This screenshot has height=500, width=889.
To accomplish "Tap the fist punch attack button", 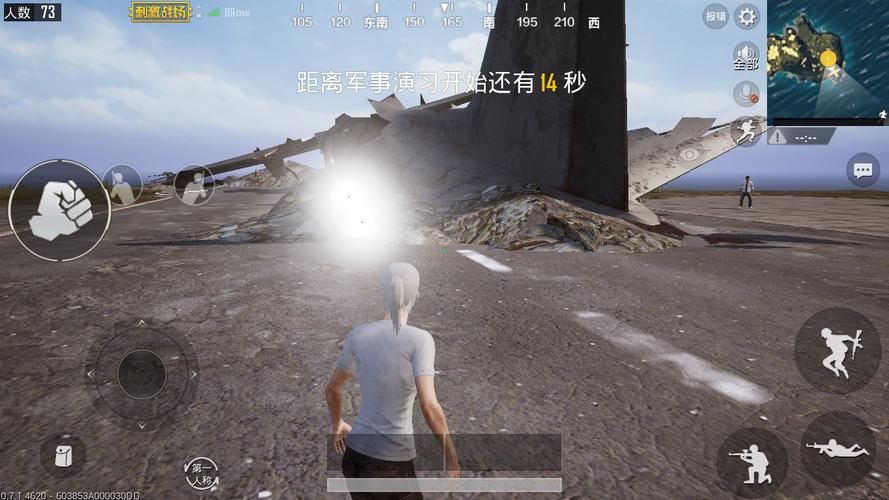I will (x=59, y=210).
